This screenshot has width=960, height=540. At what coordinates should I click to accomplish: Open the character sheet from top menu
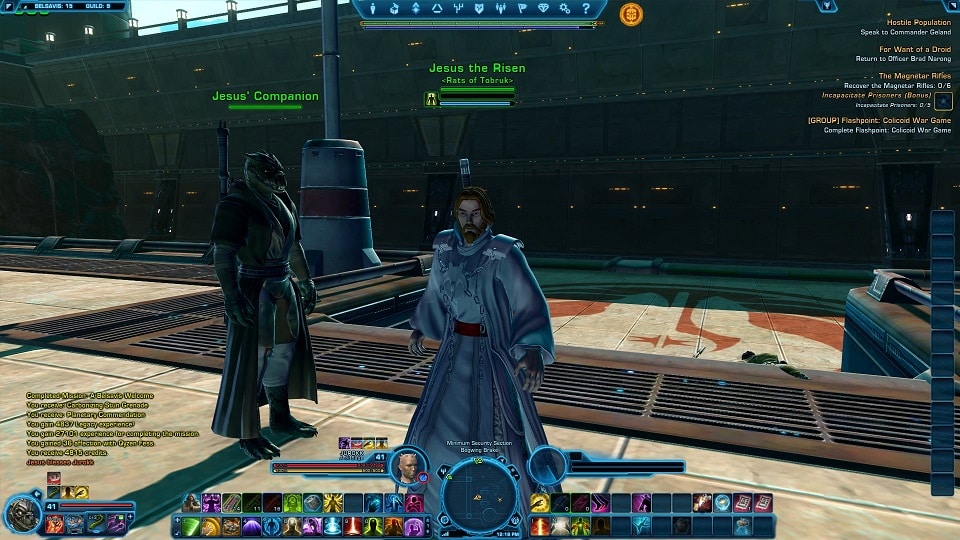point(373,9)
